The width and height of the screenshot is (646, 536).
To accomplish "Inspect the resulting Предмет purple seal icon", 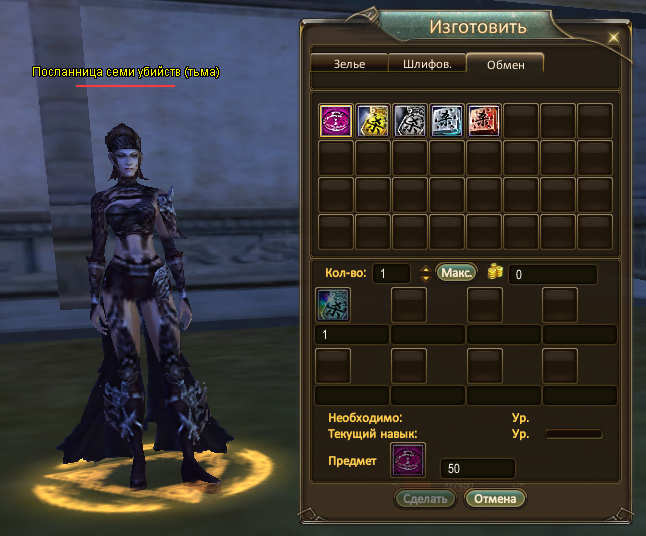I will pos(407,462).
